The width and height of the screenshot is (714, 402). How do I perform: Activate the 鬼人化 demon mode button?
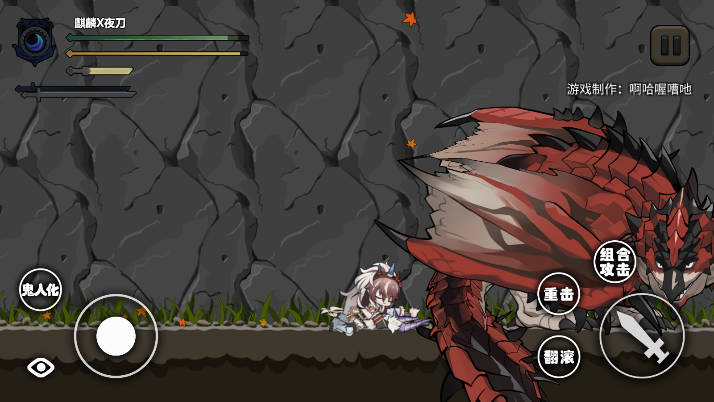40,290
